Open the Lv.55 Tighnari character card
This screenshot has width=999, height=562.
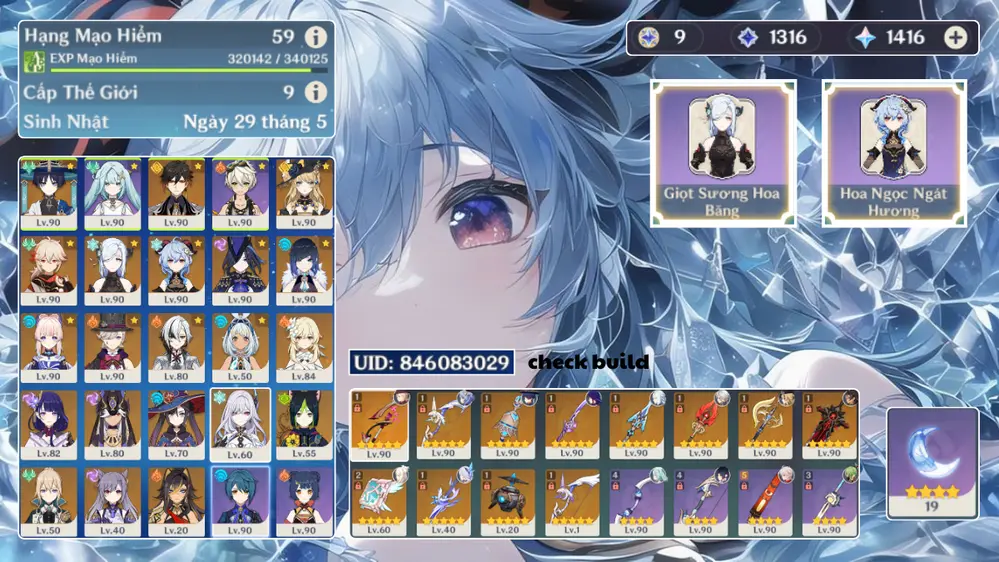point(304,425)
